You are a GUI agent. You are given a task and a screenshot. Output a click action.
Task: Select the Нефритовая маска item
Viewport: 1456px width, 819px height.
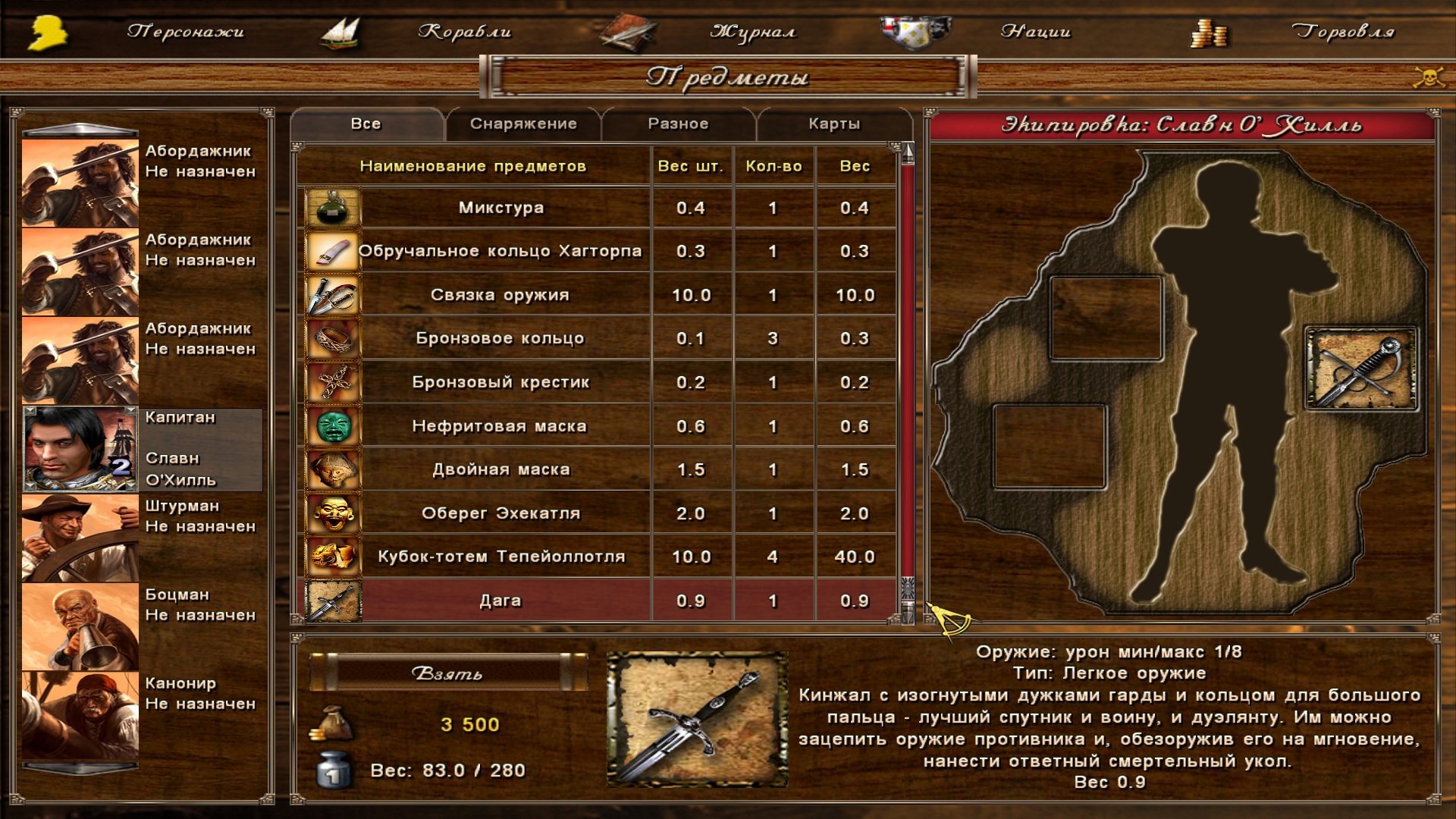pos(500,426)
